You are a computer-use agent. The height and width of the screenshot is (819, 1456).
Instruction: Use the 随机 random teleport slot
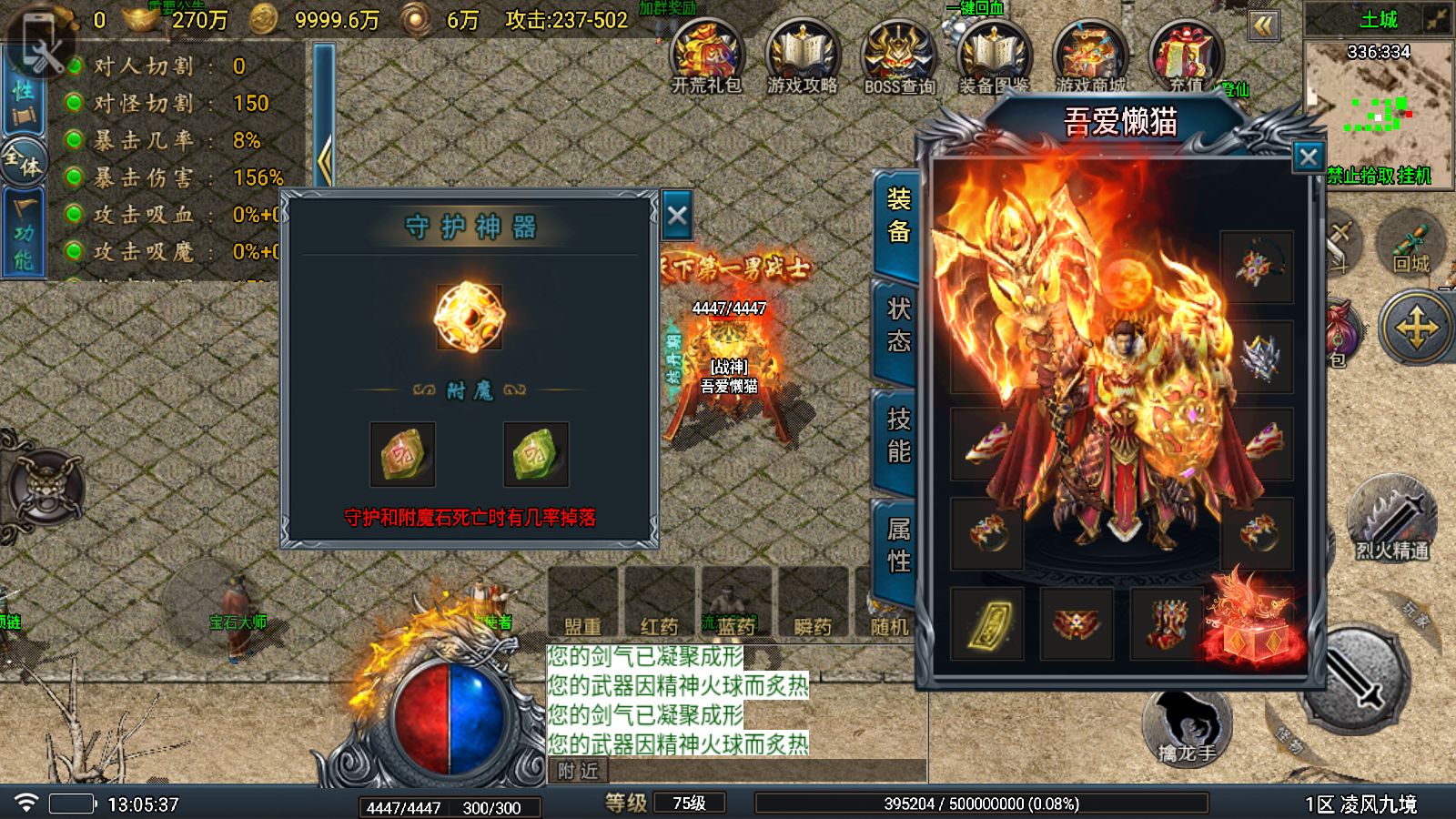887,603
